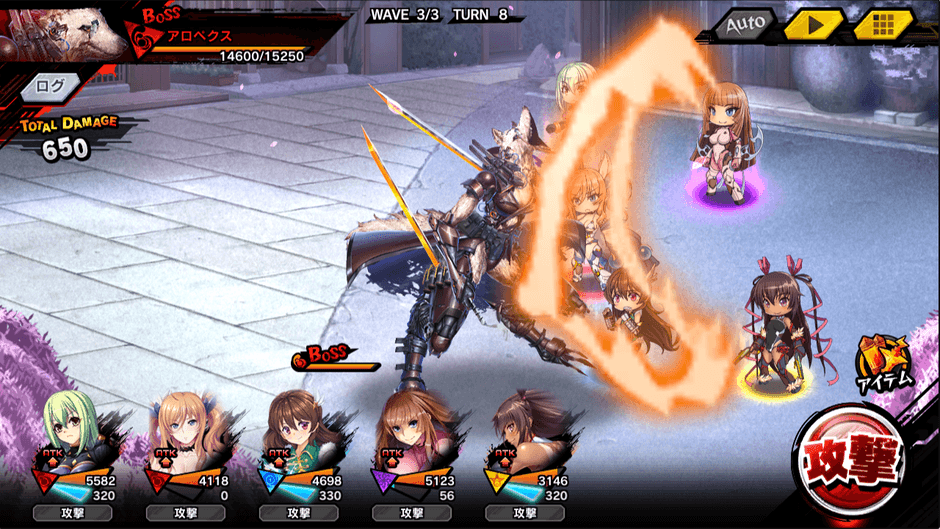Click 攻撃 command under green-haired character
This screenshot has width=940, height=529.
click(x=73, y=512)
